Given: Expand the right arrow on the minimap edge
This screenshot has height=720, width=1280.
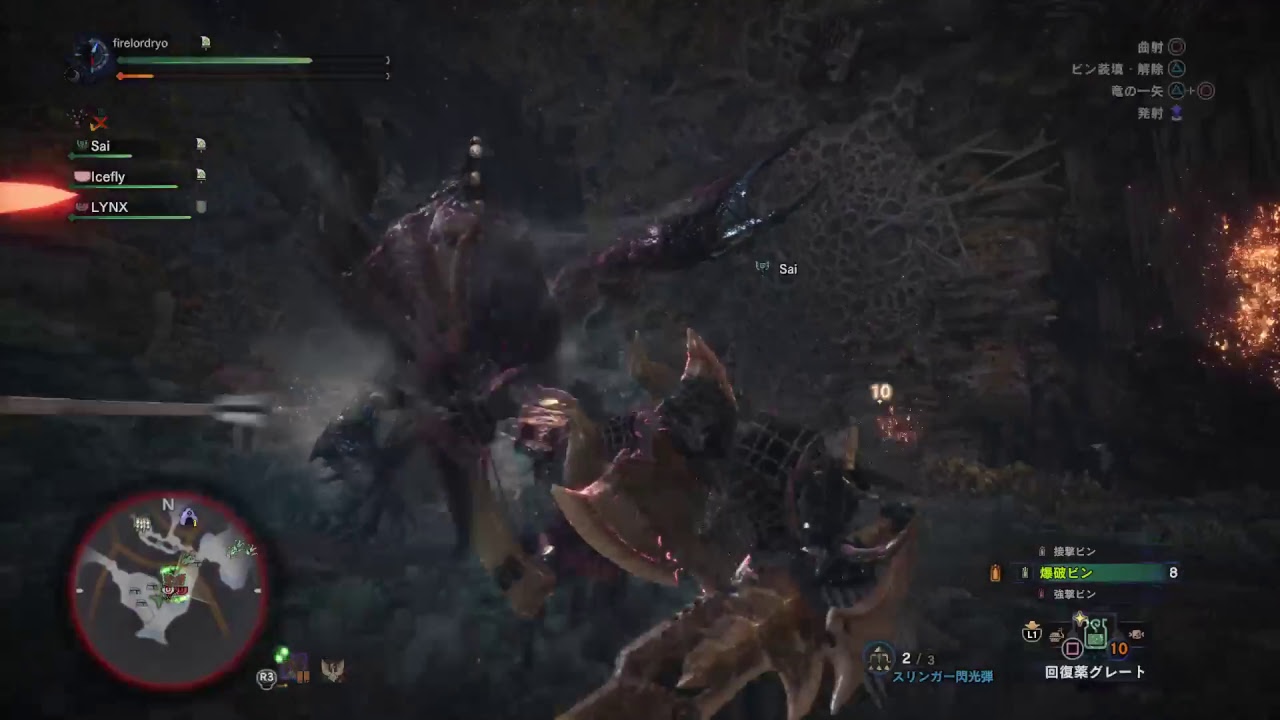Looking at the screenshot, I should pyautogui.click(x=258, y=589).
